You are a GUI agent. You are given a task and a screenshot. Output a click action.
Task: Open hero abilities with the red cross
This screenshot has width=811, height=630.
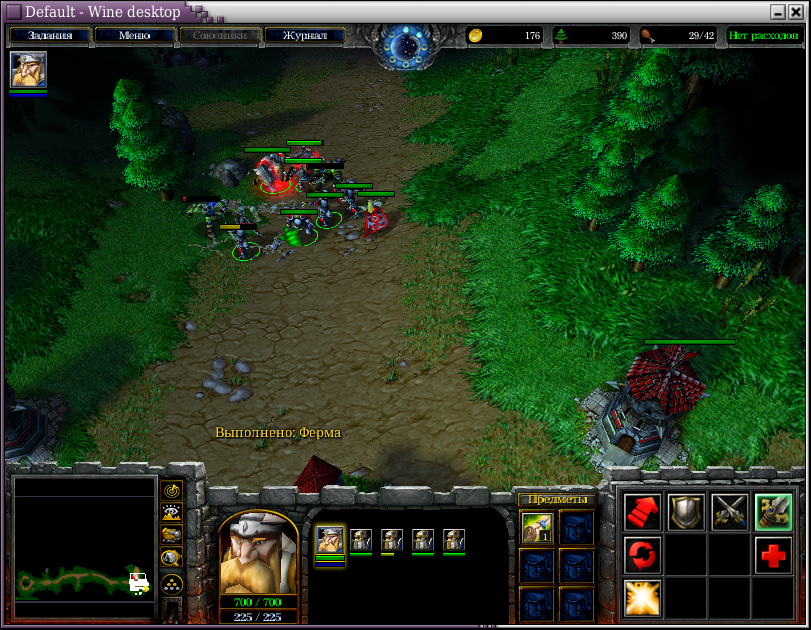click(x=774, y=555)
